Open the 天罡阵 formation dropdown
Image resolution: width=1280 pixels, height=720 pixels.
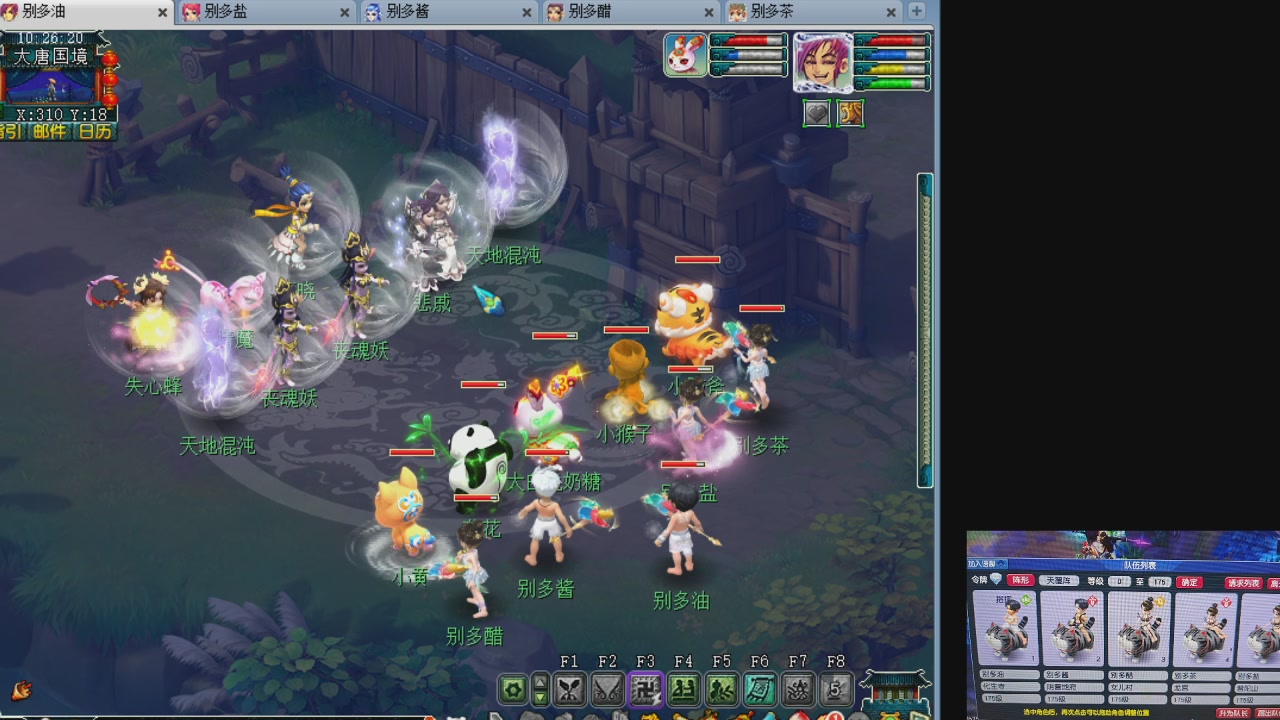click(1060, 580)
